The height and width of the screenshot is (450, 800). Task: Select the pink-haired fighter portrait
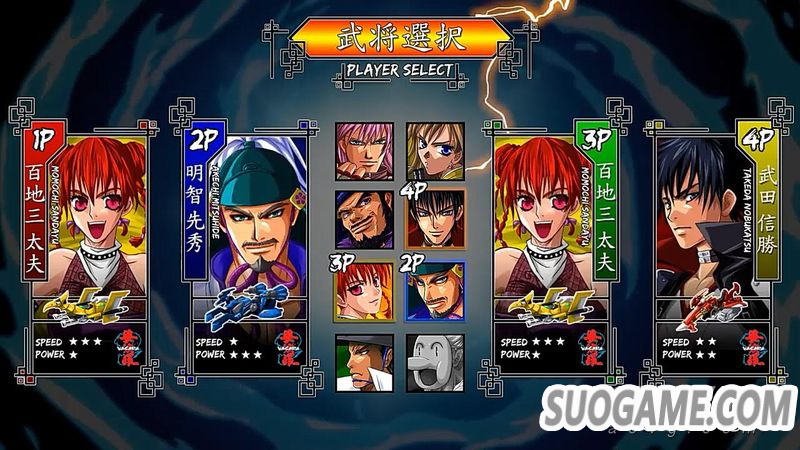[364, 151]
